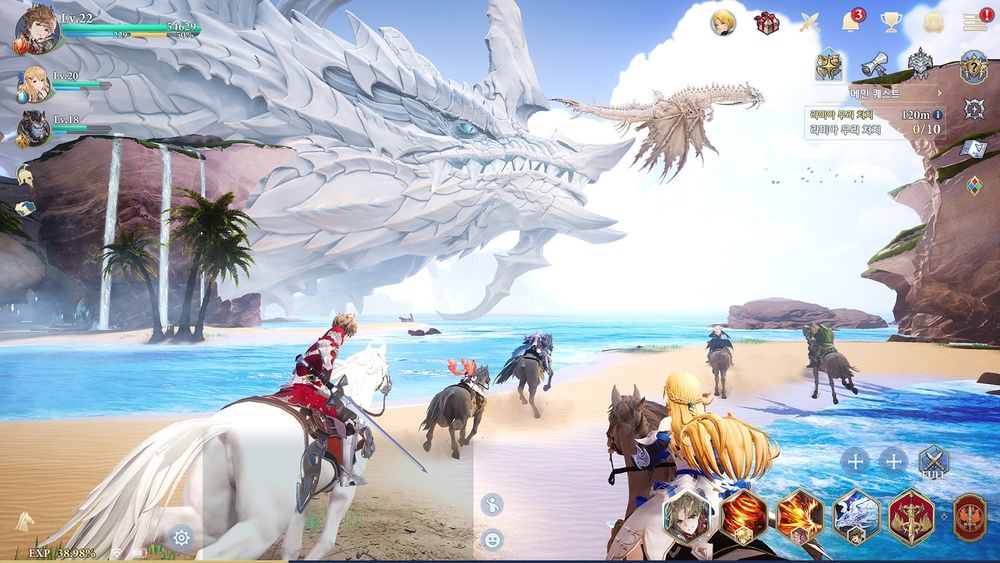Open the question mark shield icon
The image size is (1000, 563).
point(973,67)
